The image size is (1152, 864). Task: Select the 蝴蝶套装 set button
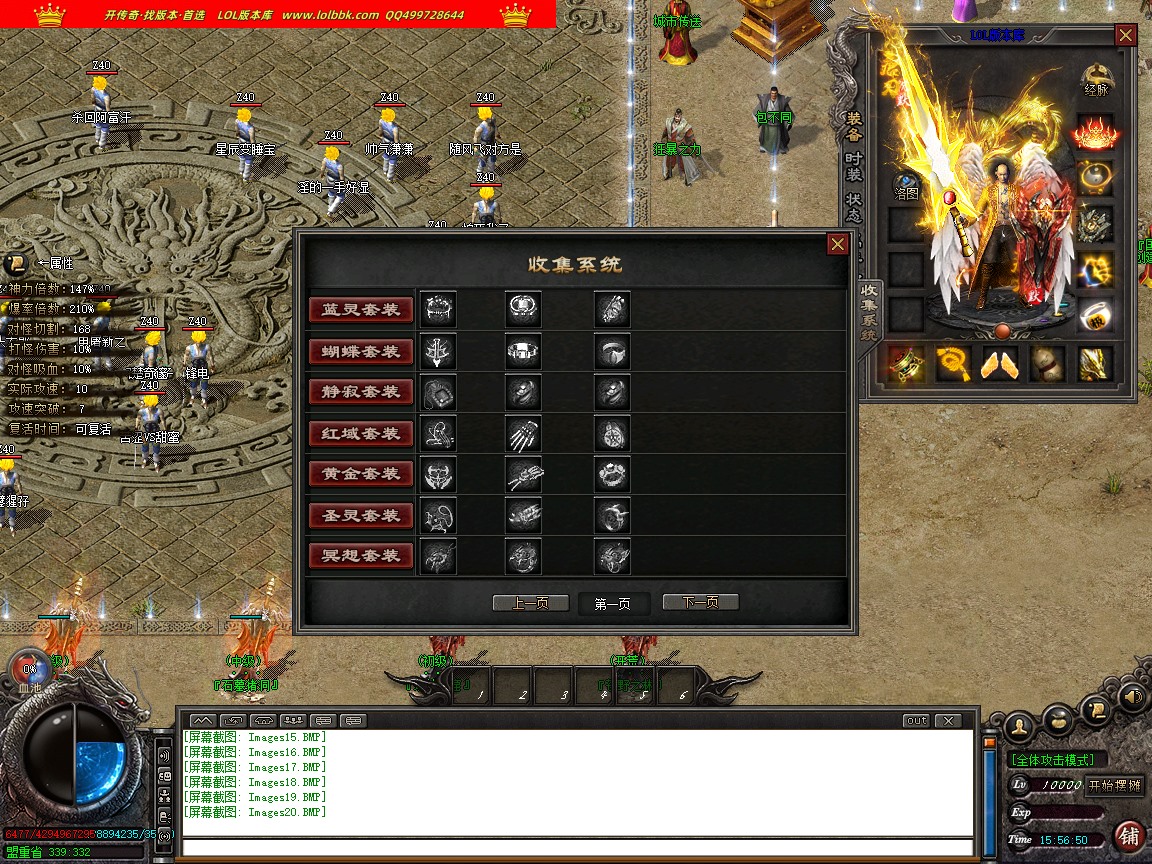point(361,351)
